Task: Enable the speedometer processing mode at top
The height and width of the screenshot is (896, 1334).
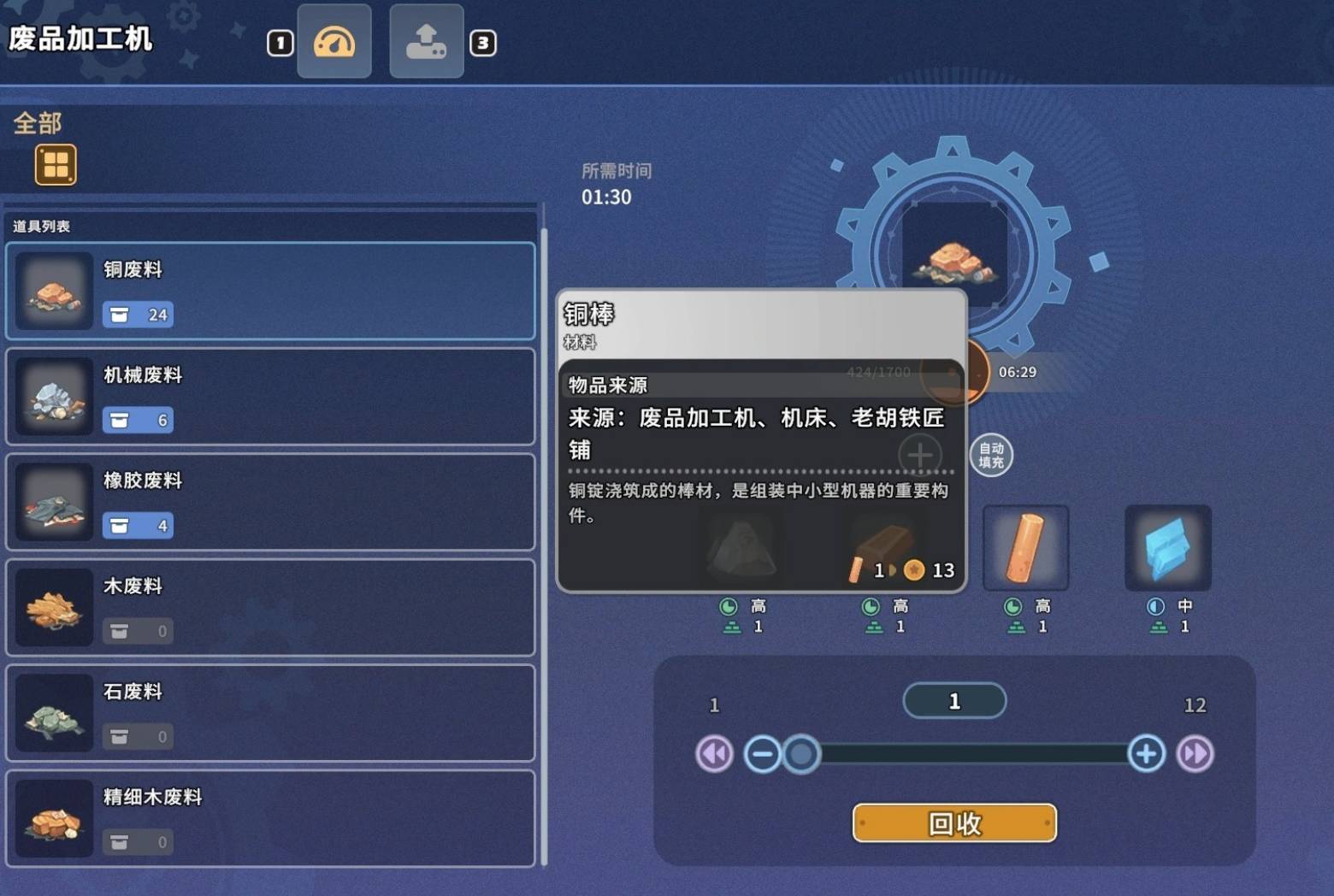Action: click(x=334, y=41)
